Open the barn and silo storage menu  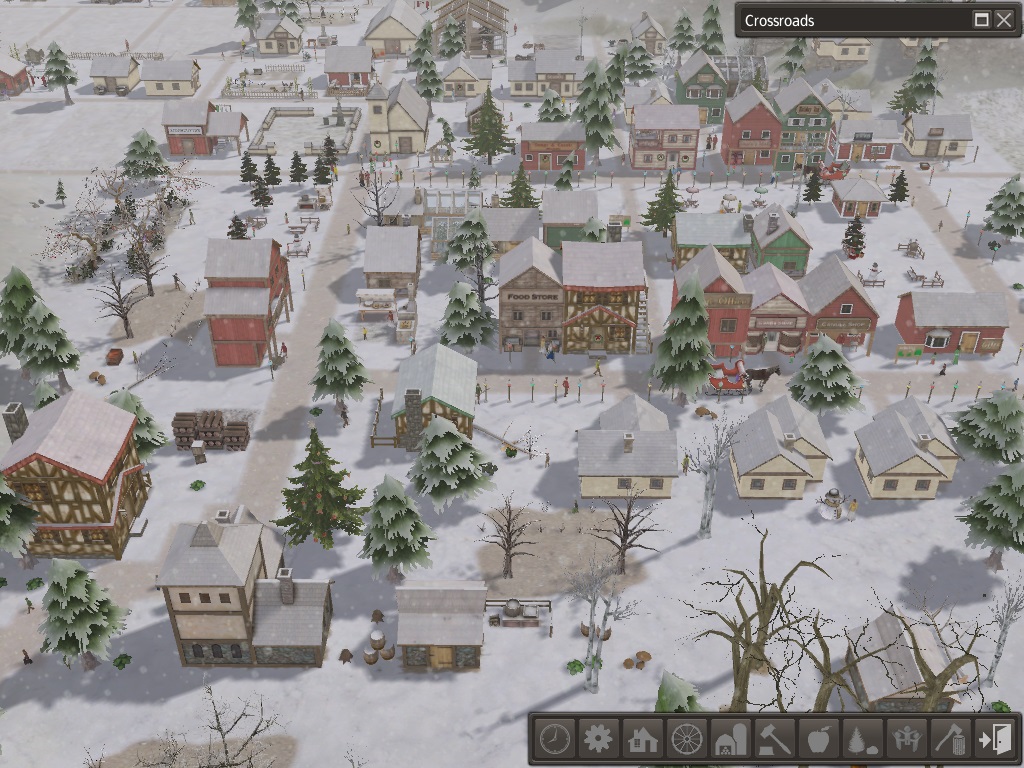[730, 740]
